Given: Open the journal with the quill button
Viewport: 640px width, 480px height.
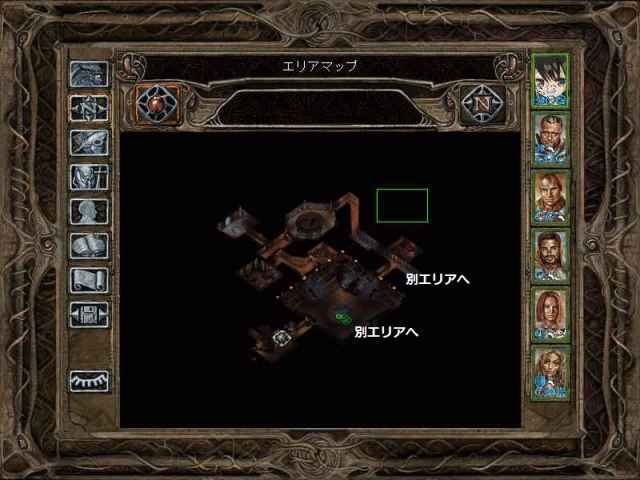Looking at the screenshot, I should tap(88, 143).
